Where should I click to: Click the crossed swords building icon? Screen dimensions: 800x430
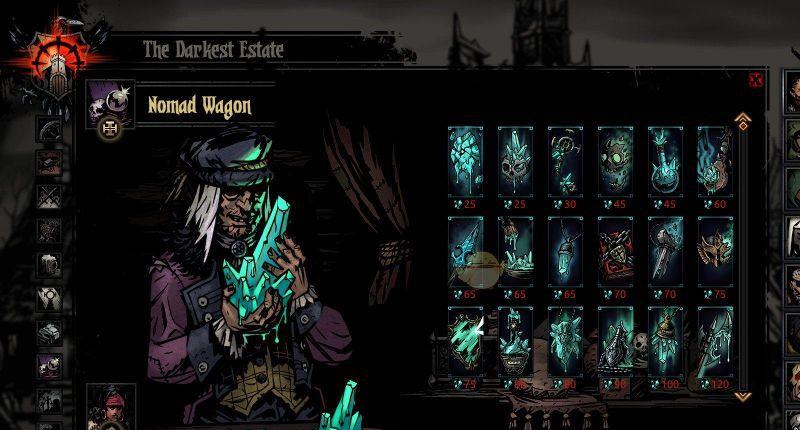[49, 196]
